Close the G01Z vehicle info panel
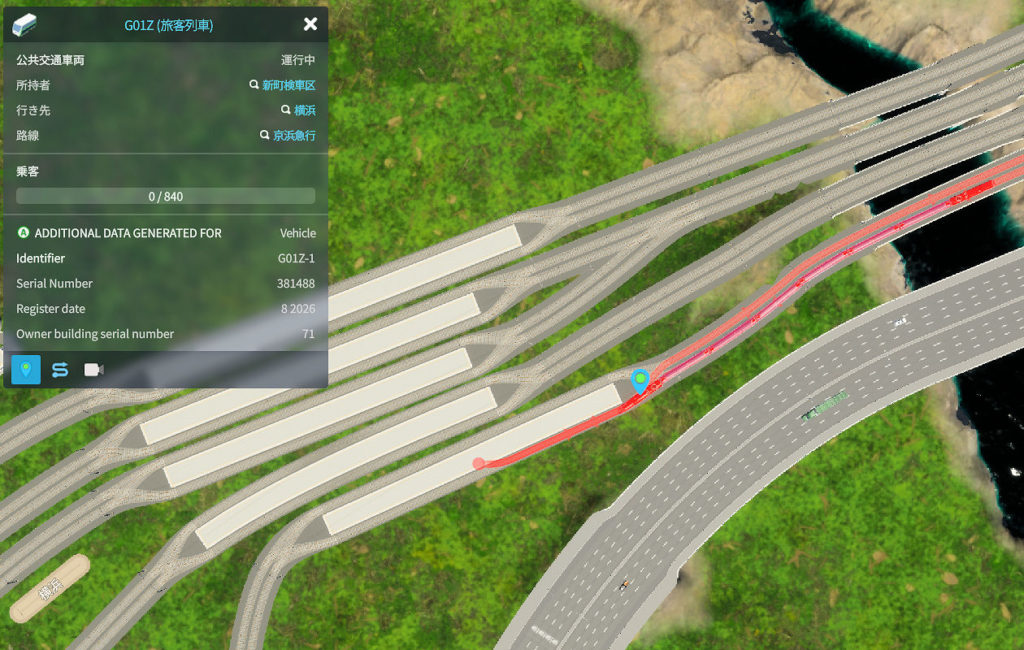 pos(310,24)
